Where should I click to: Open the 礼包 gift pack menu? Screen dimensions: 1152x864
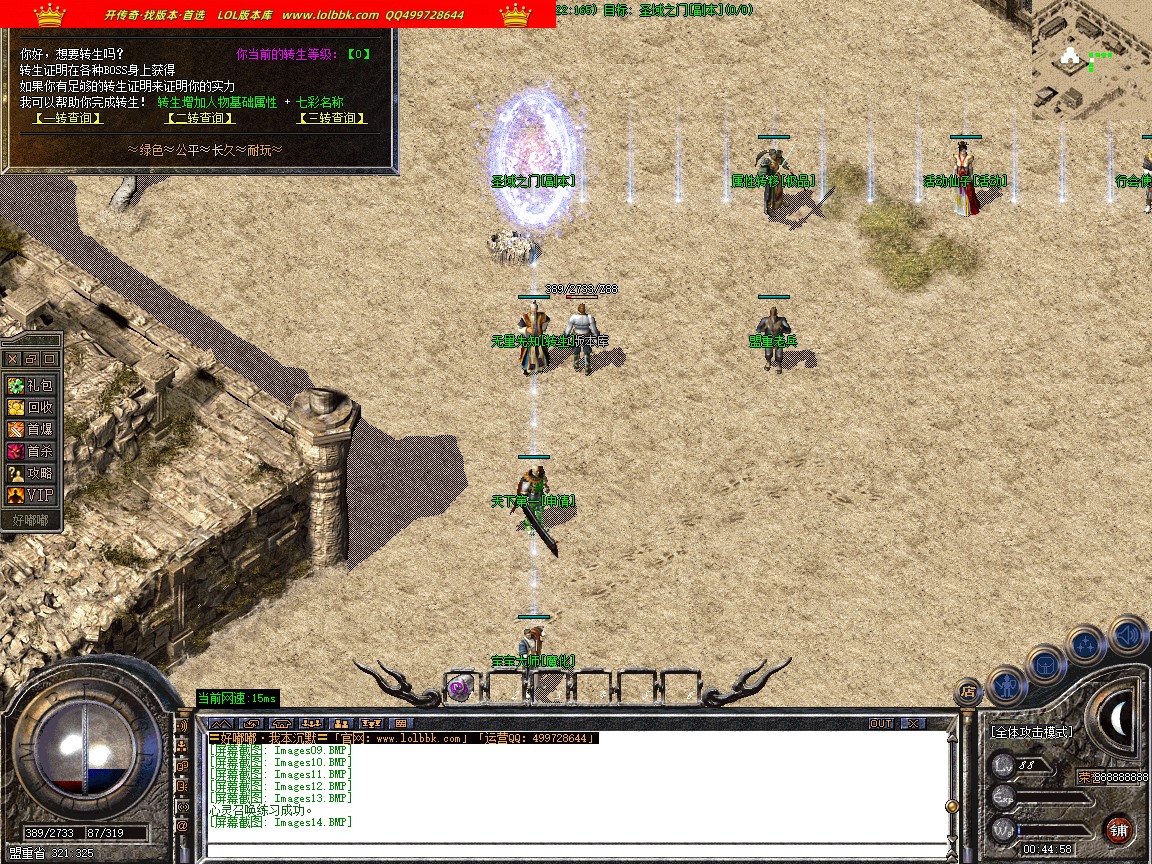point(31,385)
